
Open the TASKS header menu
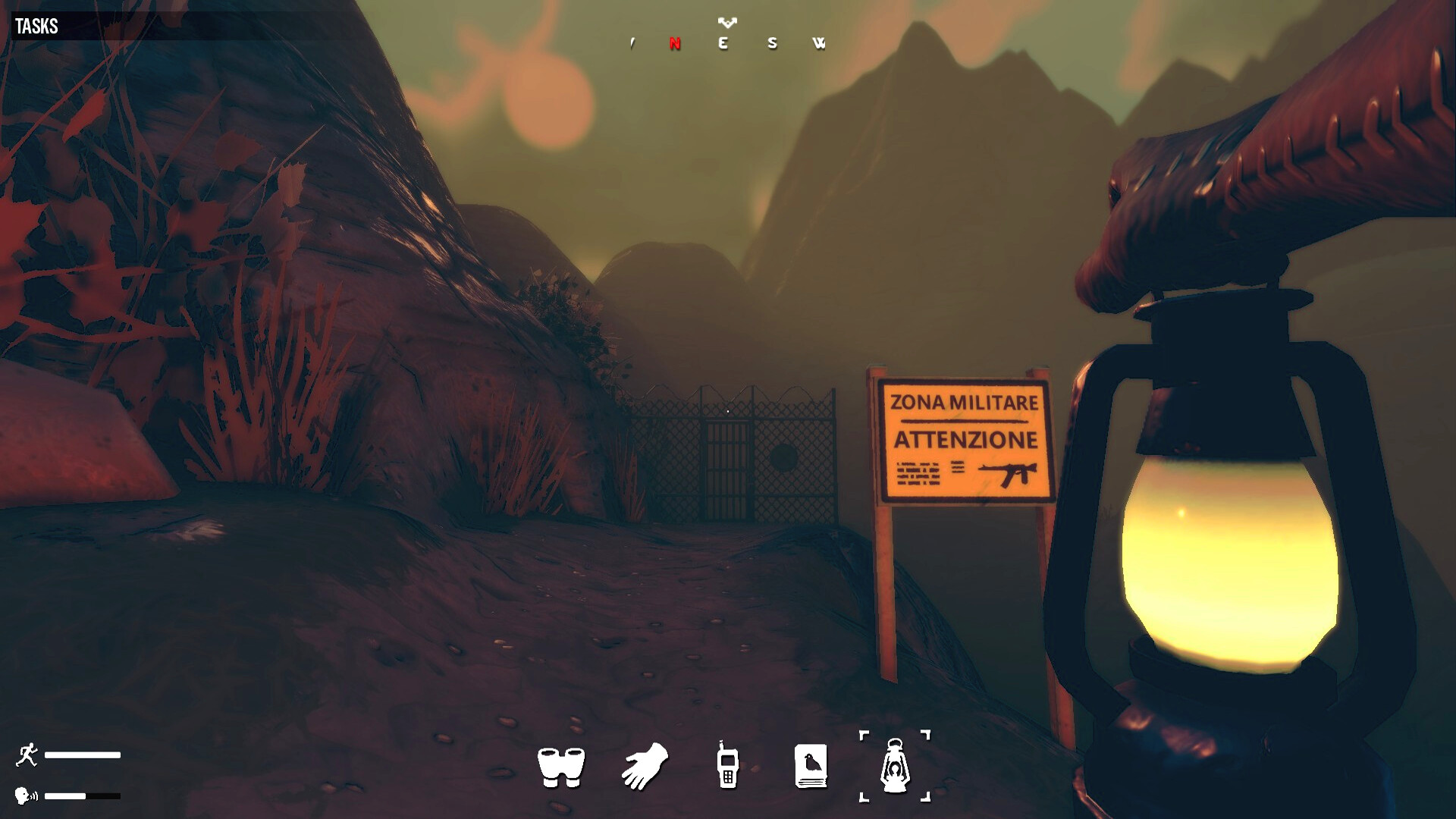coord(36,25)
